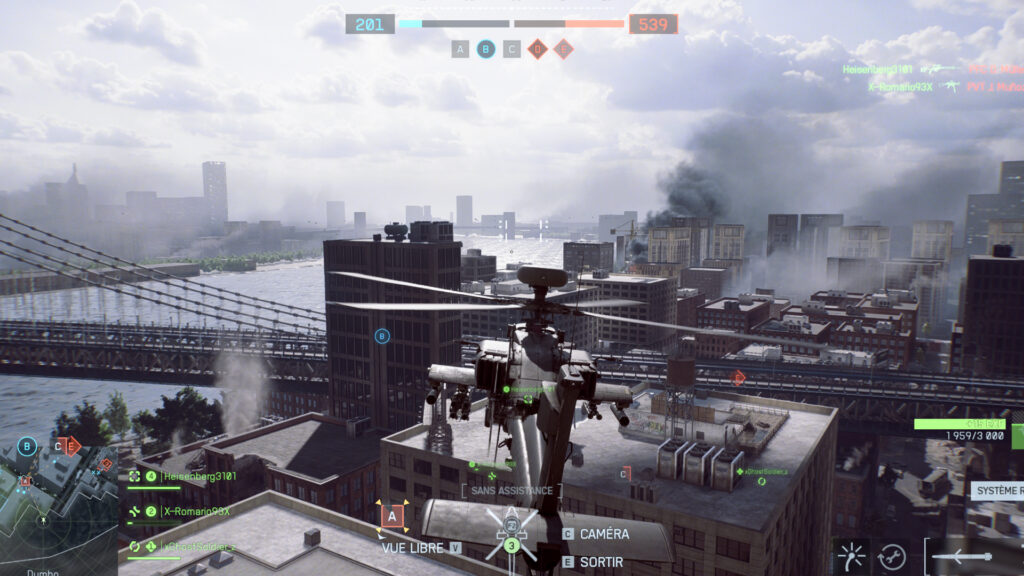Click the B objective marker on the minimap
1024x576 pixels.
27,446
